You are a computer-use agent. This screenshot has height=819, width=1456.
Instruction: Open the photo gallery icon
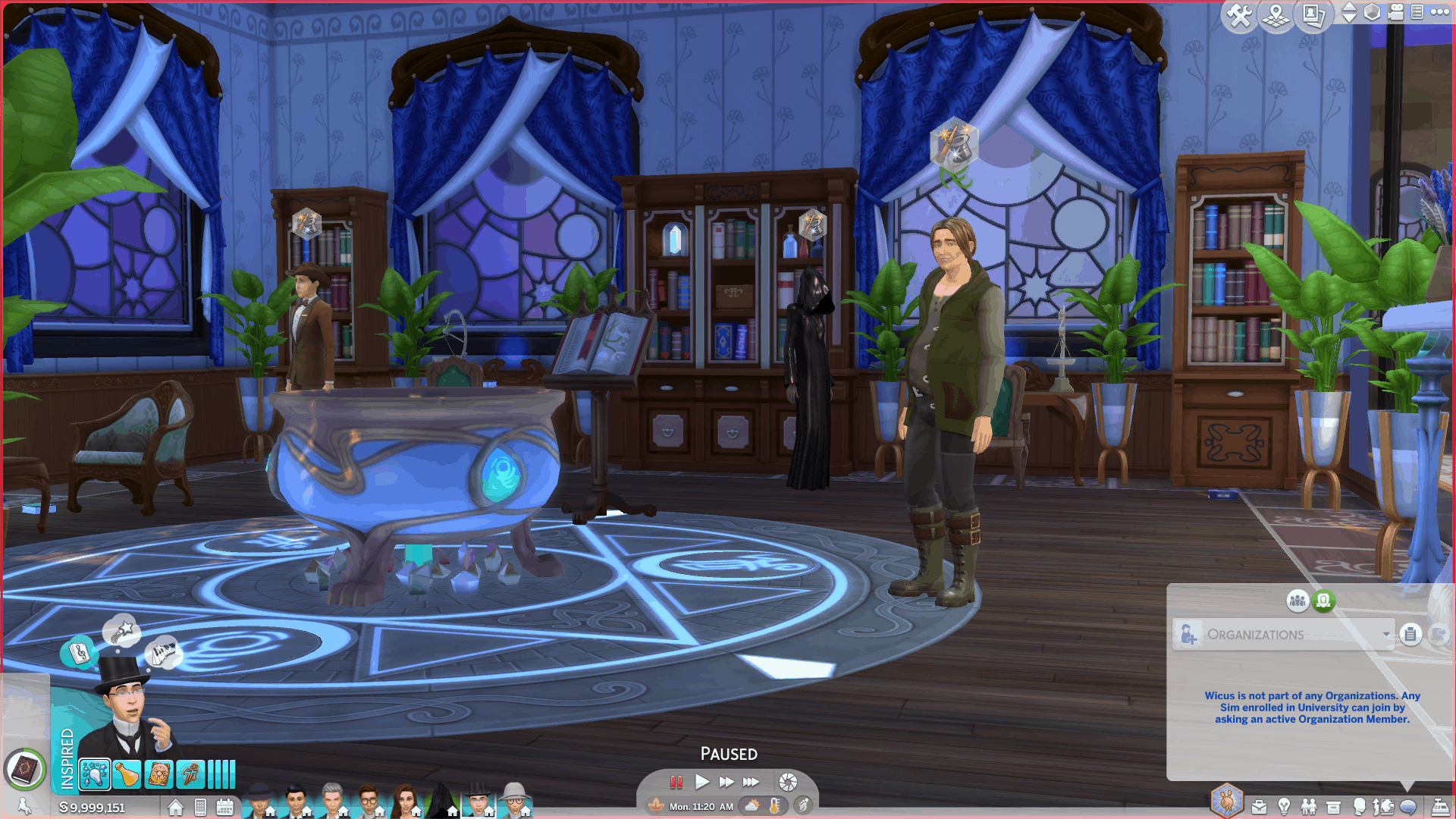1312,16
